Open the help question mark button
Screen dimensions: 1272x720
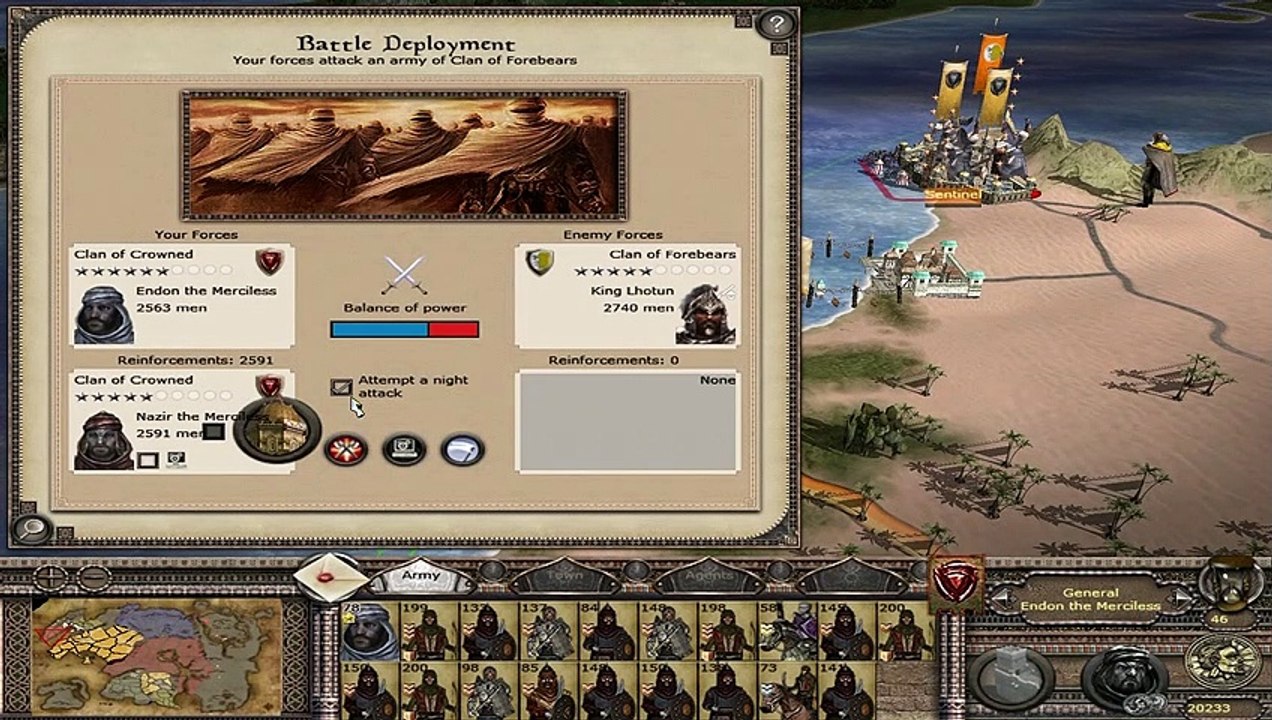click(x=776, y=23)
